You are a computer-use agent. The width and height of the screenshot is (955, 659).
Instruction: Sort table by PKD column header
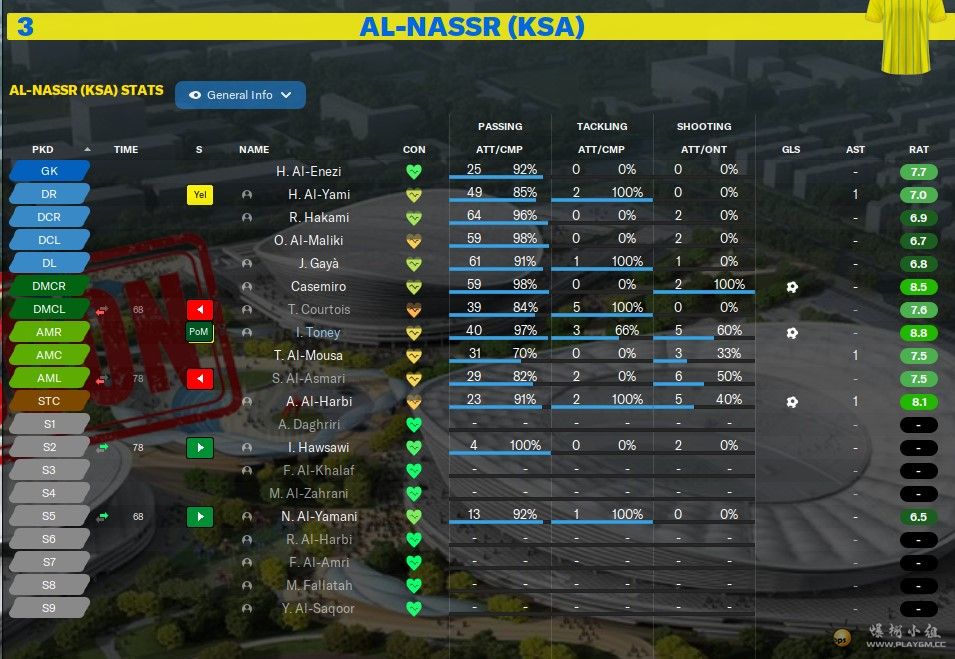pos(43,150)
